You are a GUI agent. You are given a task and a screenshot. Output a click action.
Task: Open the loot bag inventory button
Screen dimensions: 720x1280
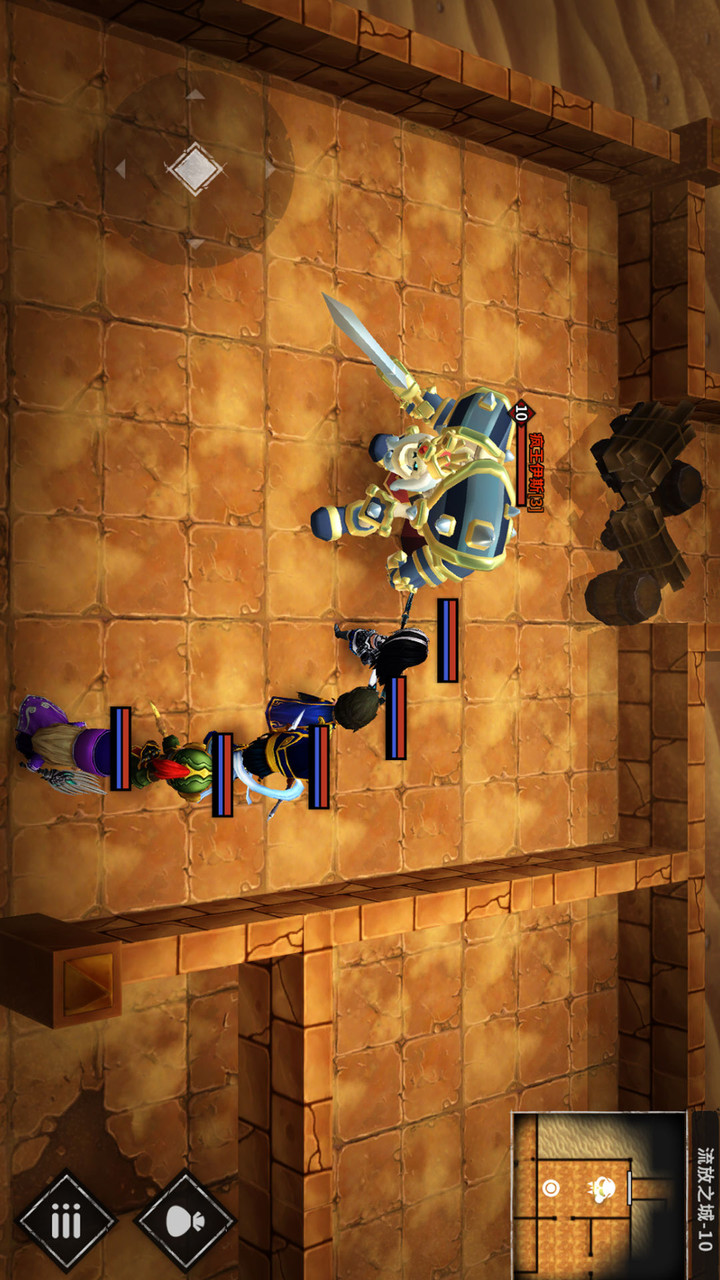(185, 1221)
